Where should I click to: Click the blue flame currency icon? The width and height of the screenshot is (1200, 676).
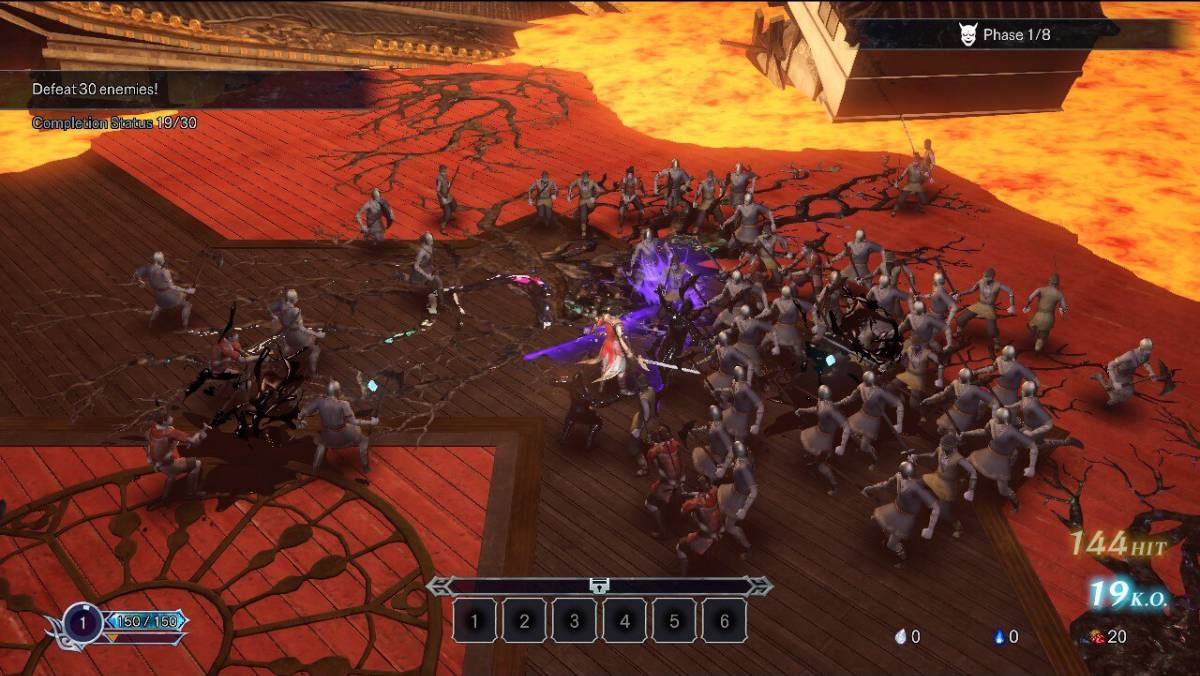click(999, 636)
